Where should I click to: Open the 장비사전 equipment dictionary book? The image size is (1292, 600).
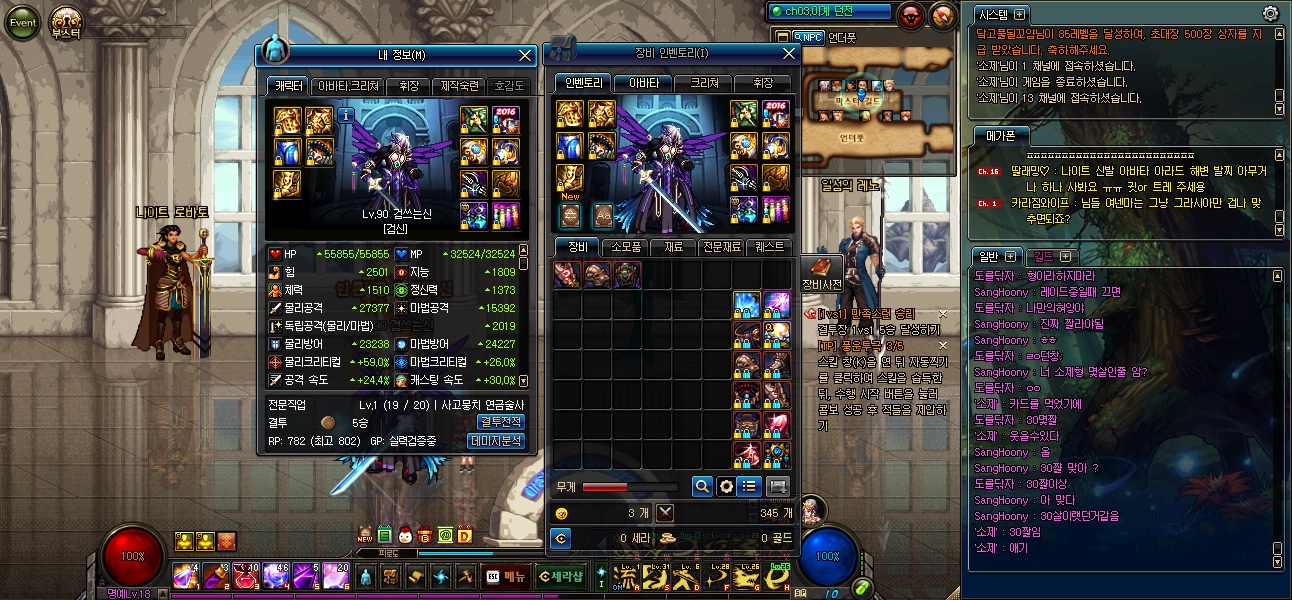[x=822, y=271]
